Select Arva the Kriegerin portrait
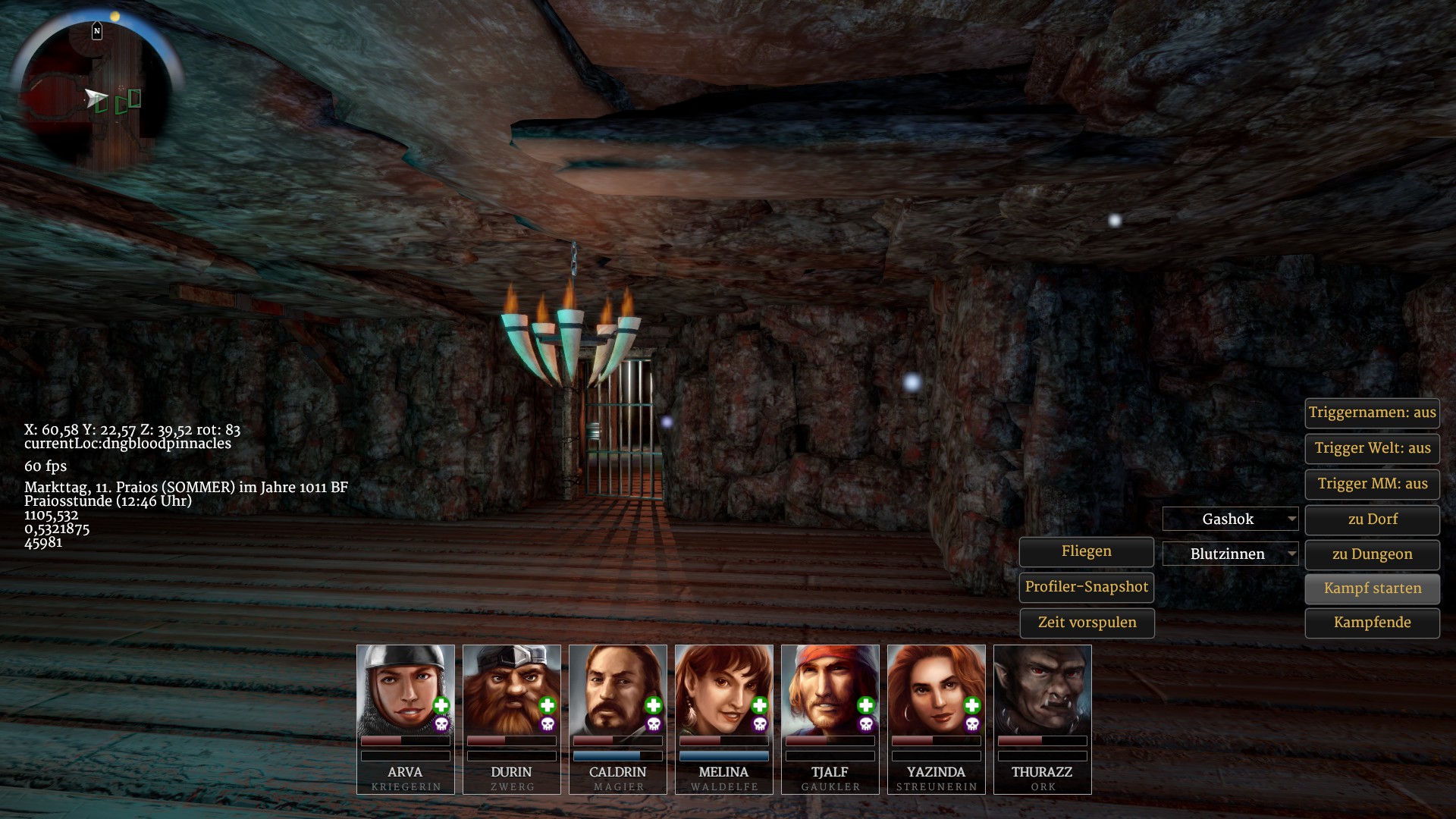This screenshot has height=819, width=1456. pos(406,690)
